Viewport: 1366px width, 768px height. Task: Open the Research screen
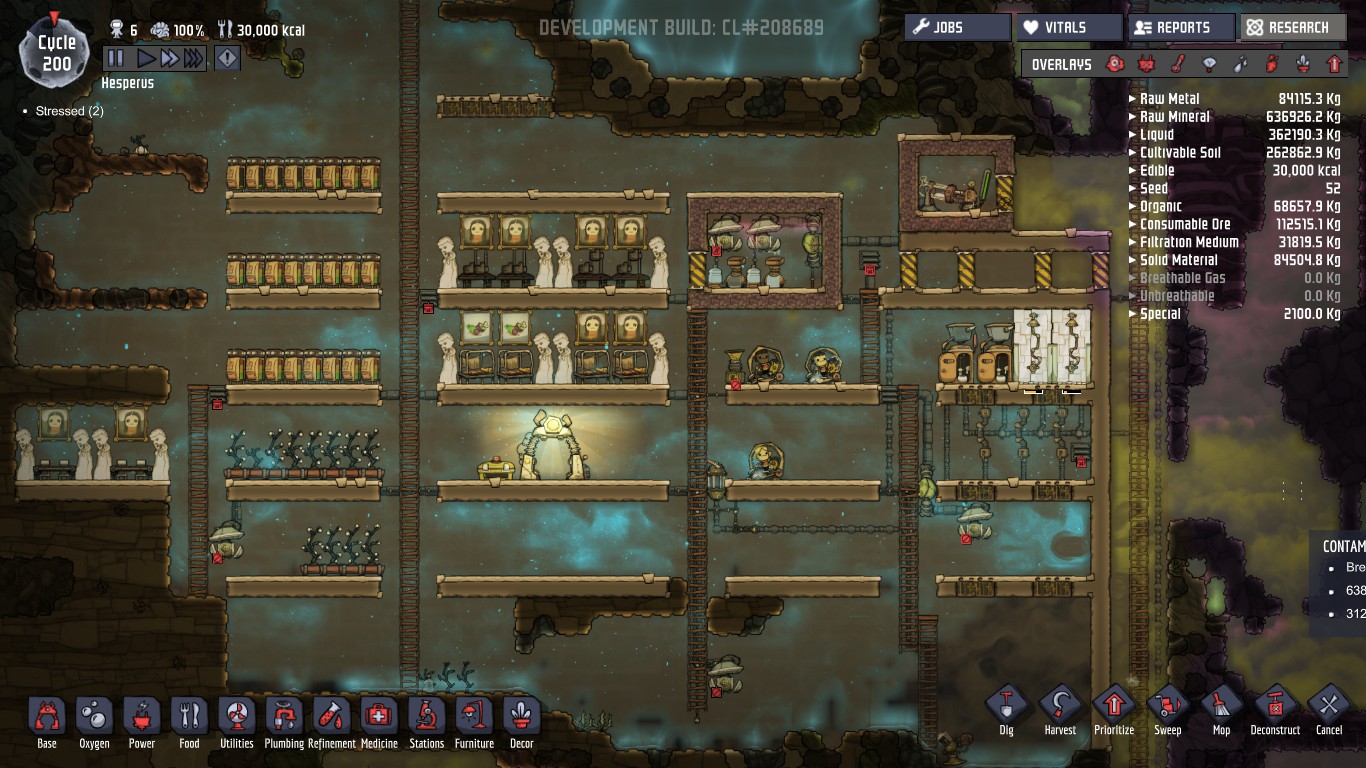coord(1292,28)
